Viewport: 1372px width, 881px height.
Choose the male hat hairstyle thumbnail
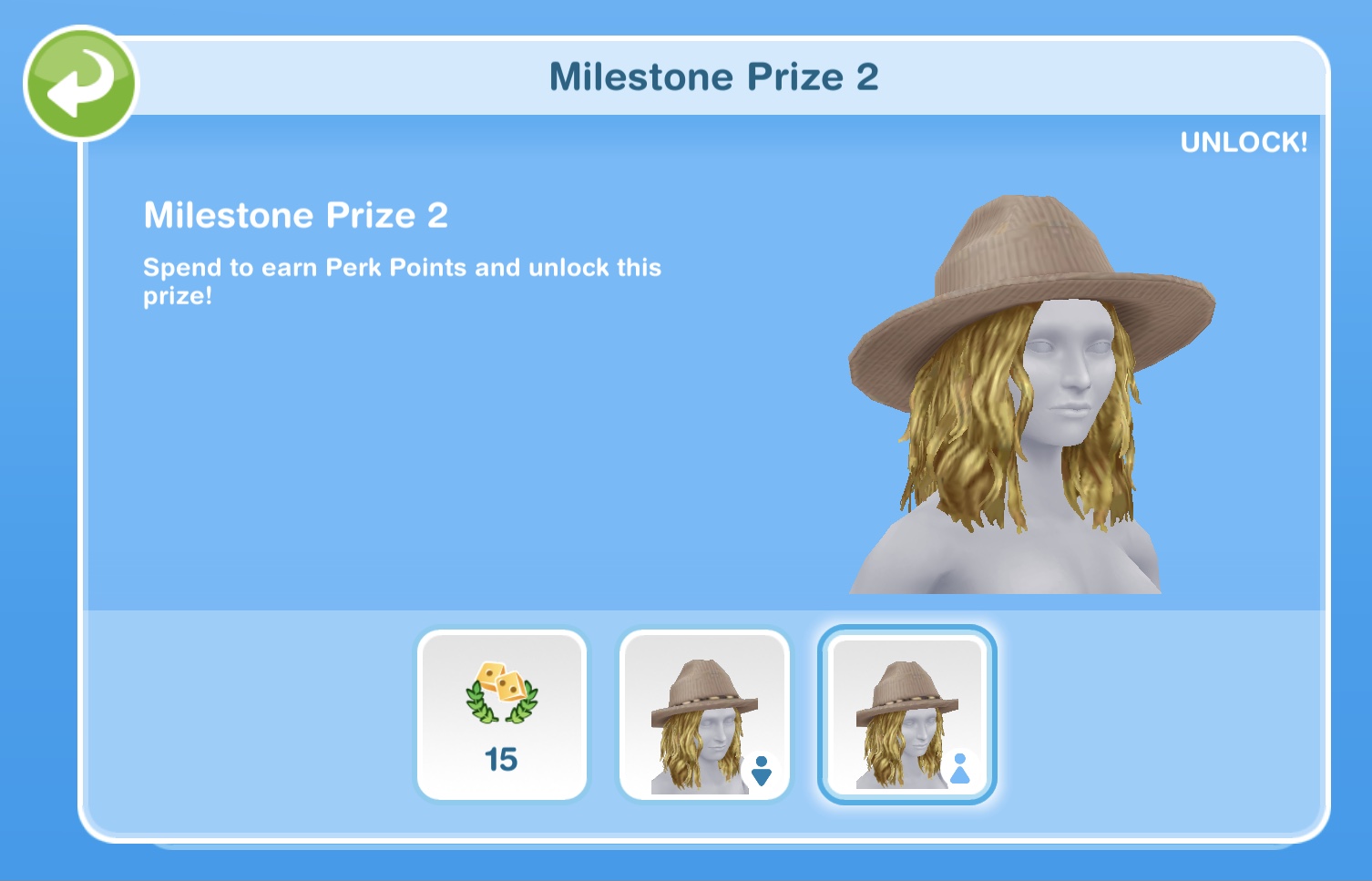tap(703, 715)
